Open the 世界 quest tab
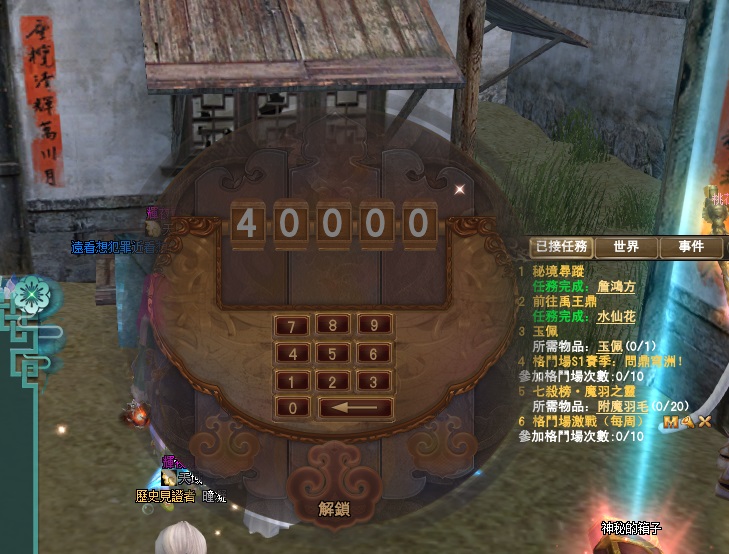Screen dimensions: 729x554 (x=626, y=247)
